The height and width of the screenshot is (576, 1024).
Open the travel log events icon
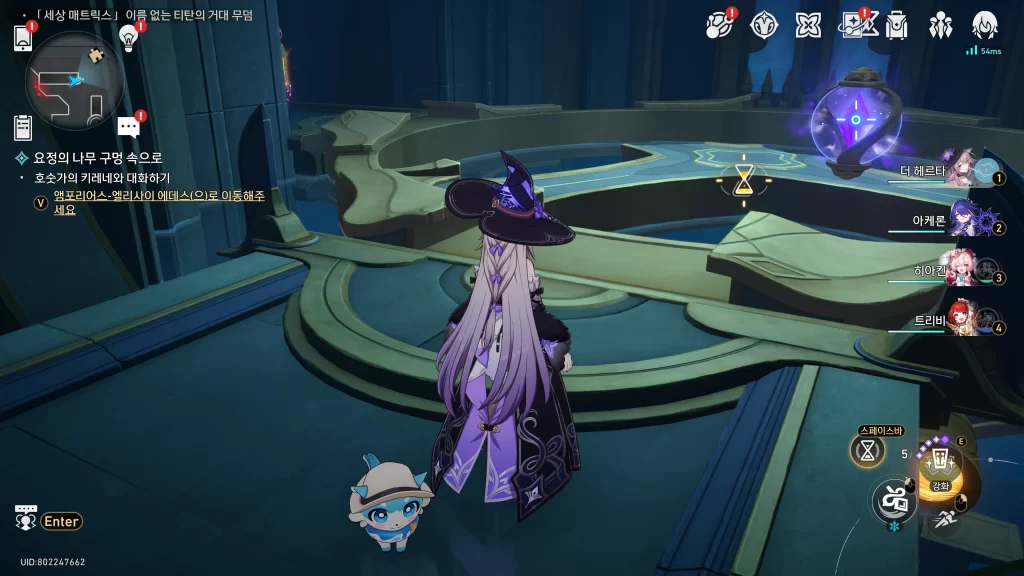(x=719, y=25)
